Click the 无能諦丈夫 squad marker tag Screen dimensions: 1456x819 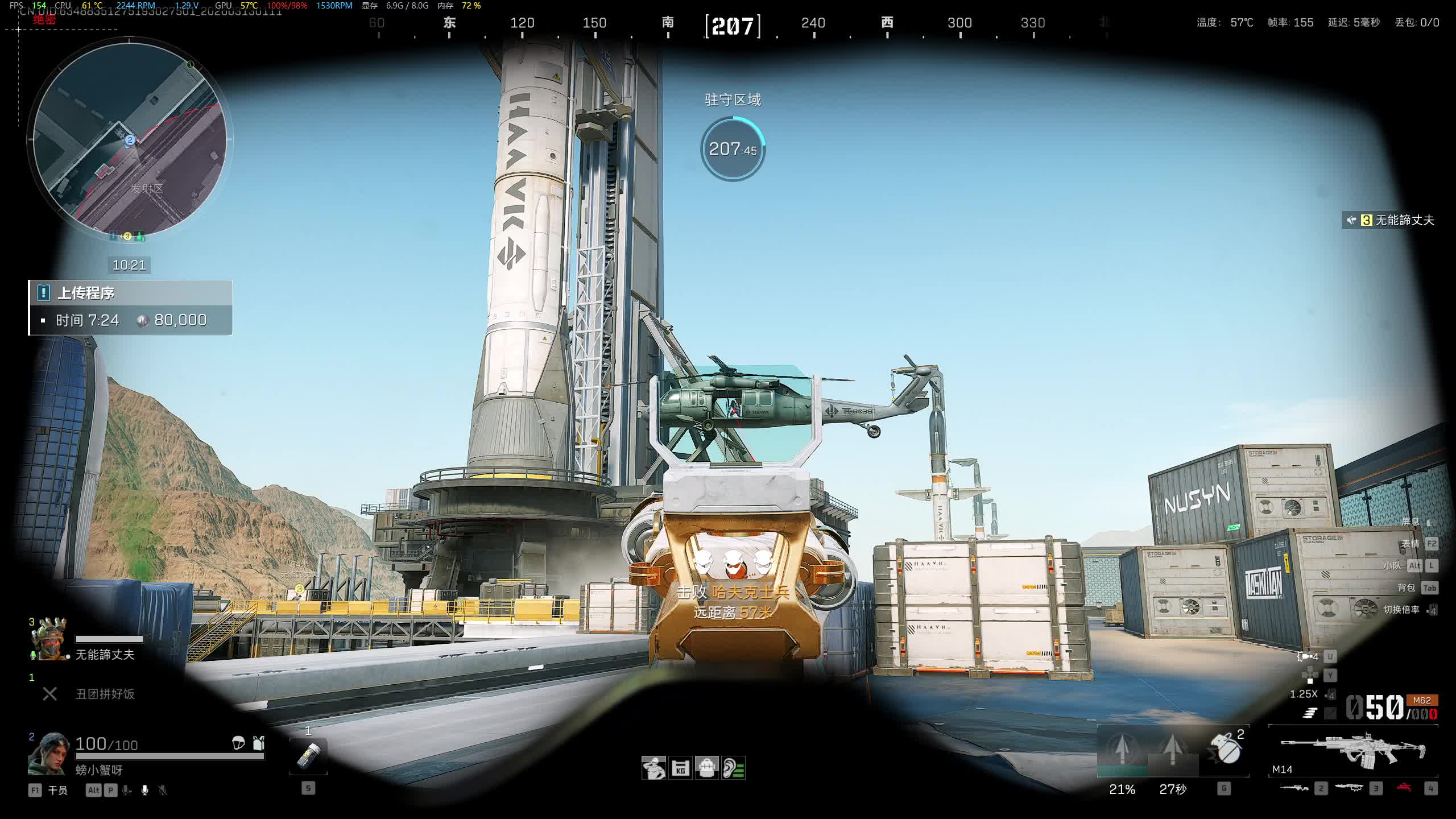pyautogui.click(x=1389, y=220)
